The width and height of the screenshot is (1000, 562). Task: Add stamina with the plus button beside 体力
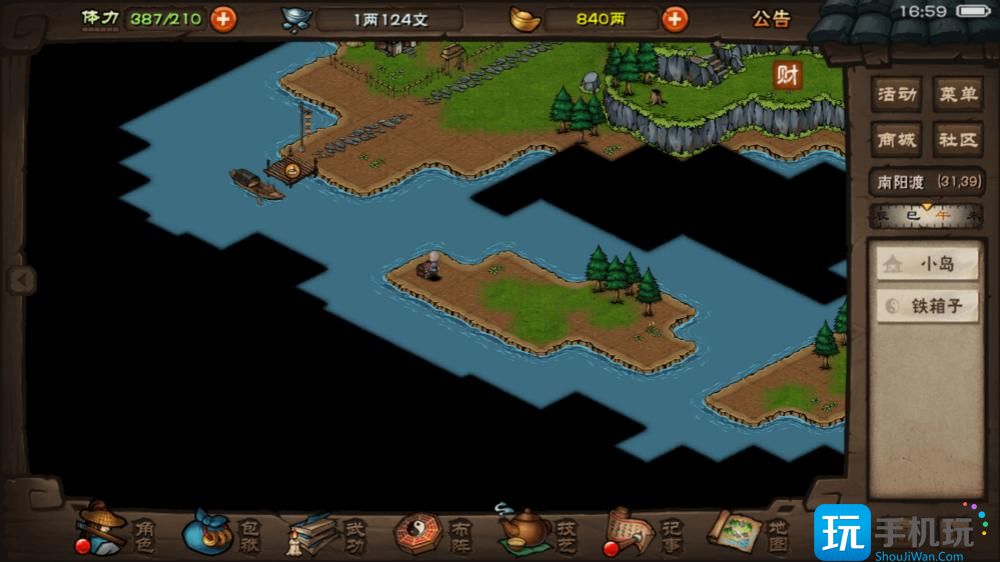coord(223,18)
